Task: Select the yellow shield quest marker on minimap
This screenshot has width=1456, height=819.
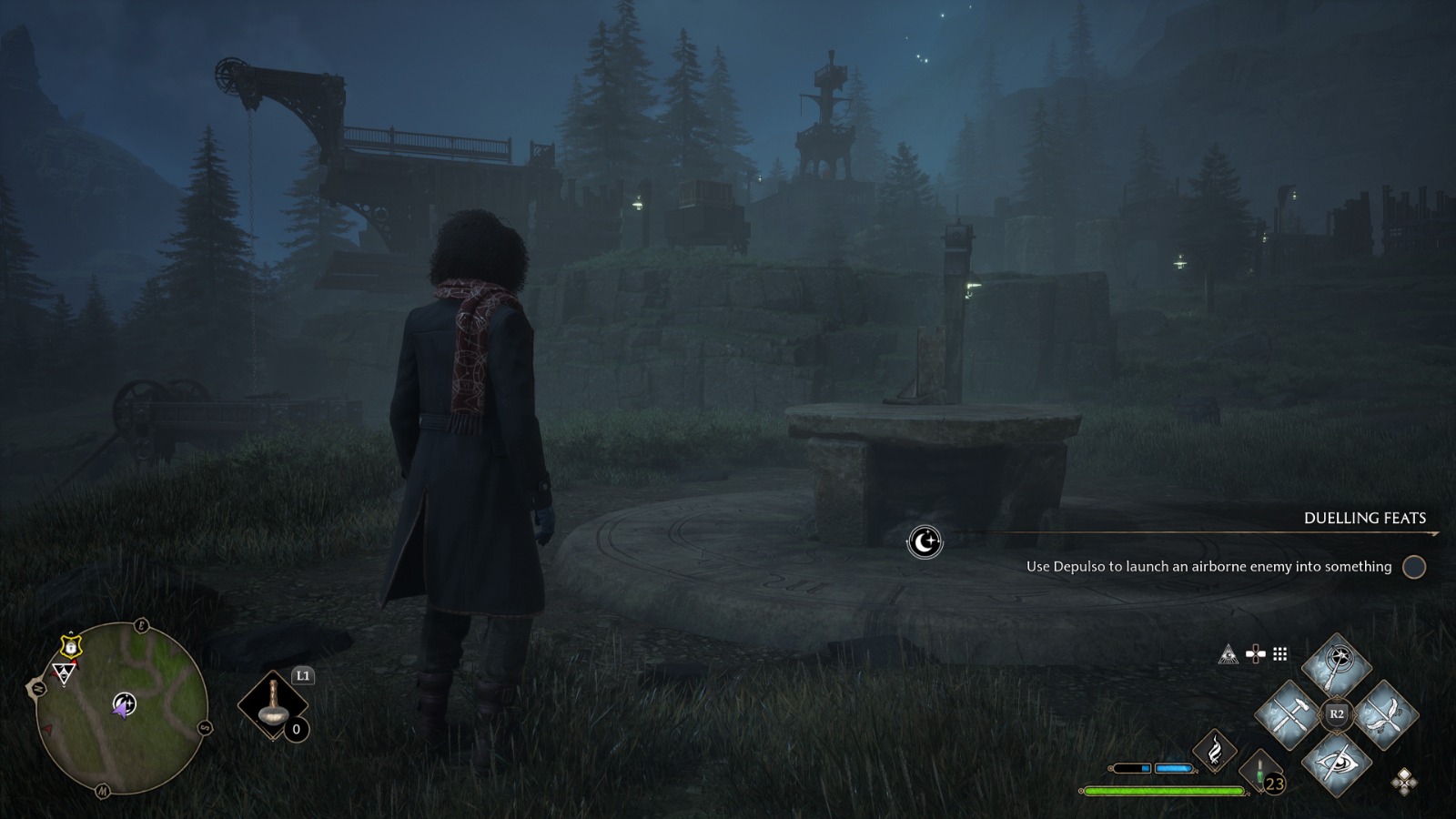Action: point(70,646)
